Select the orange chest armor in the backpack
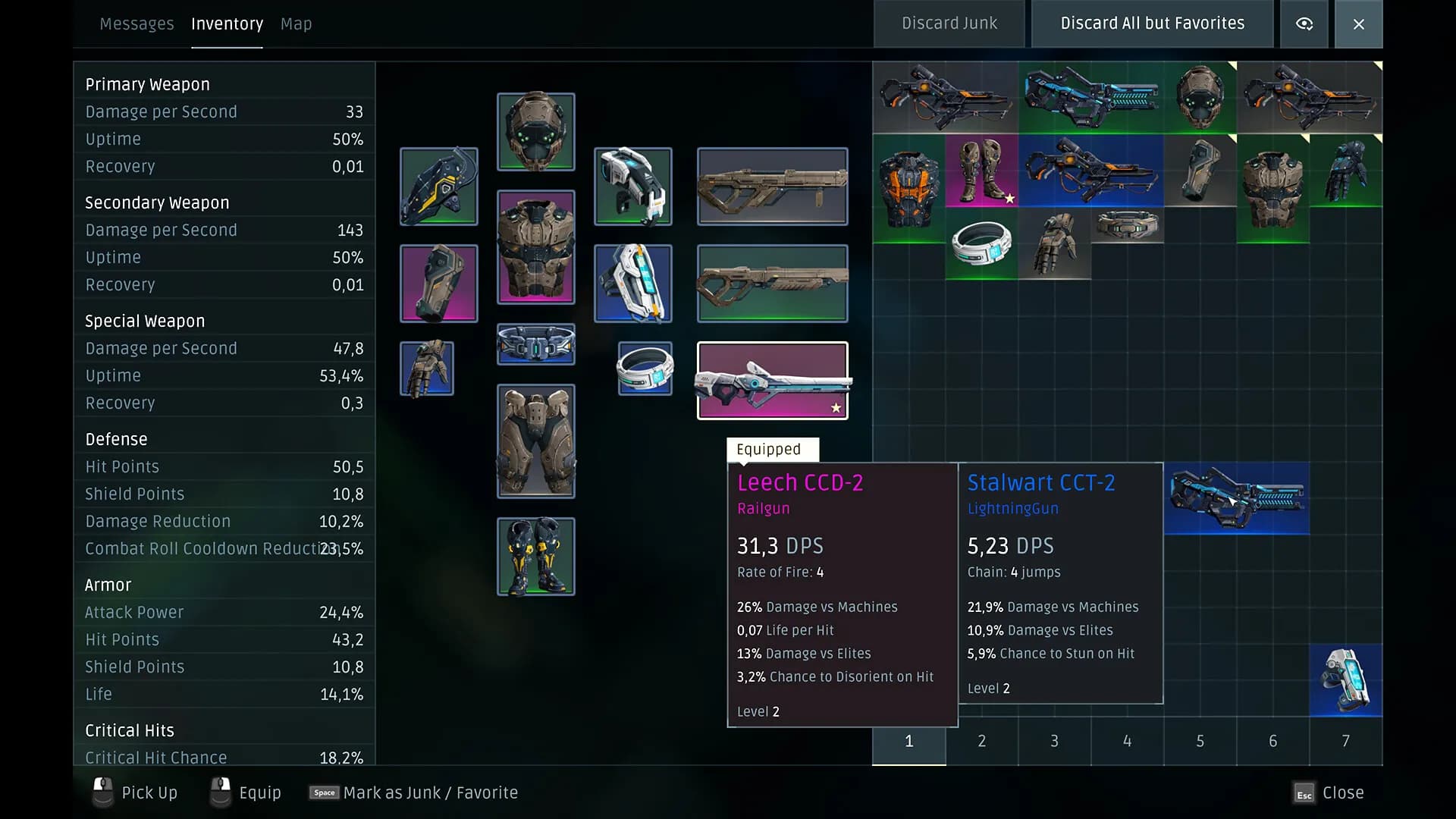This screenshot has height=819, width=1456. coord(908,188)
